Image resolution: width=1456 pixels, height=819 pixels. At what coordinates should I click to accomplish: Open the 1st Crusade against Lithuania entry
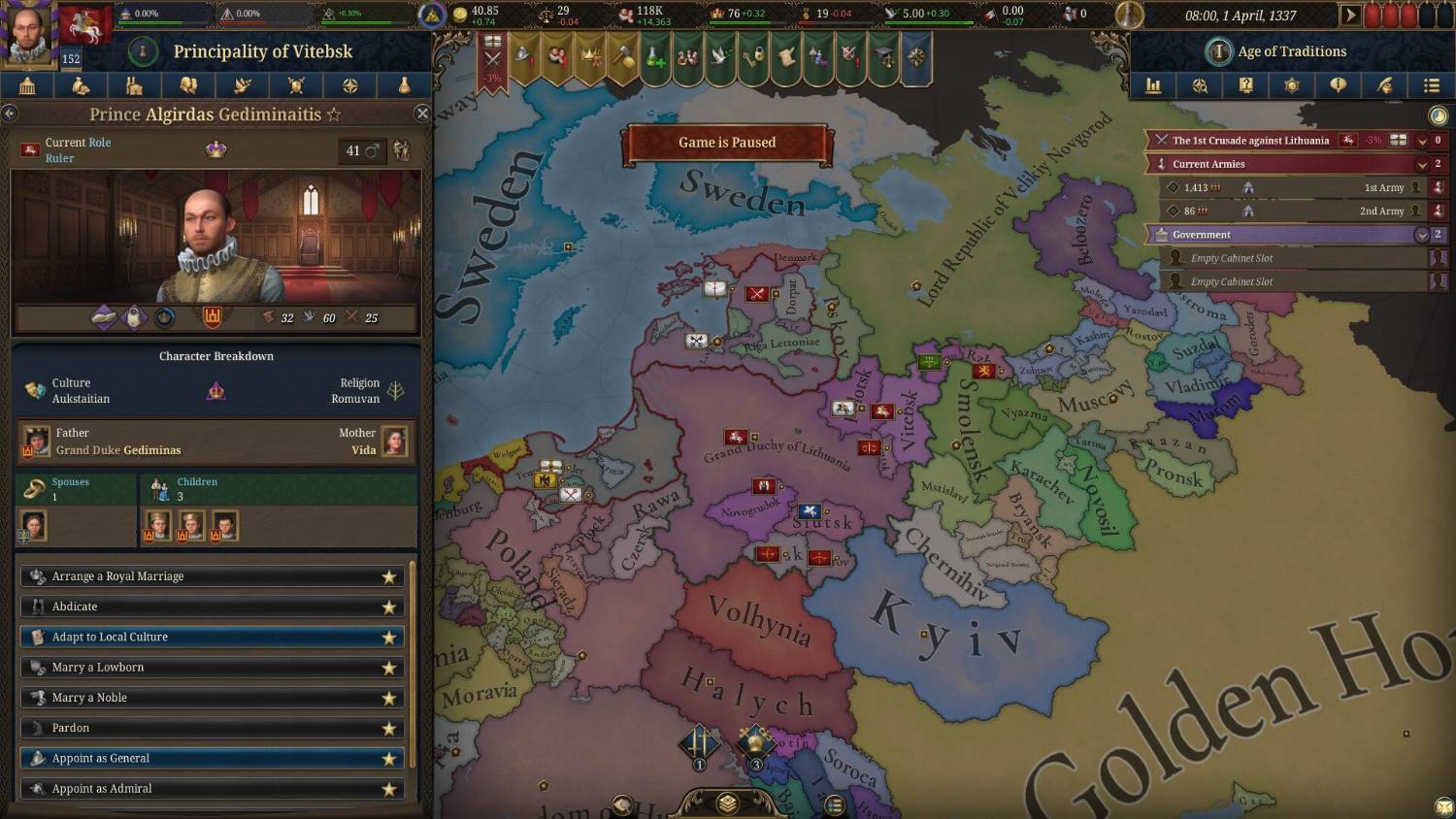(x=1250, y=141)
